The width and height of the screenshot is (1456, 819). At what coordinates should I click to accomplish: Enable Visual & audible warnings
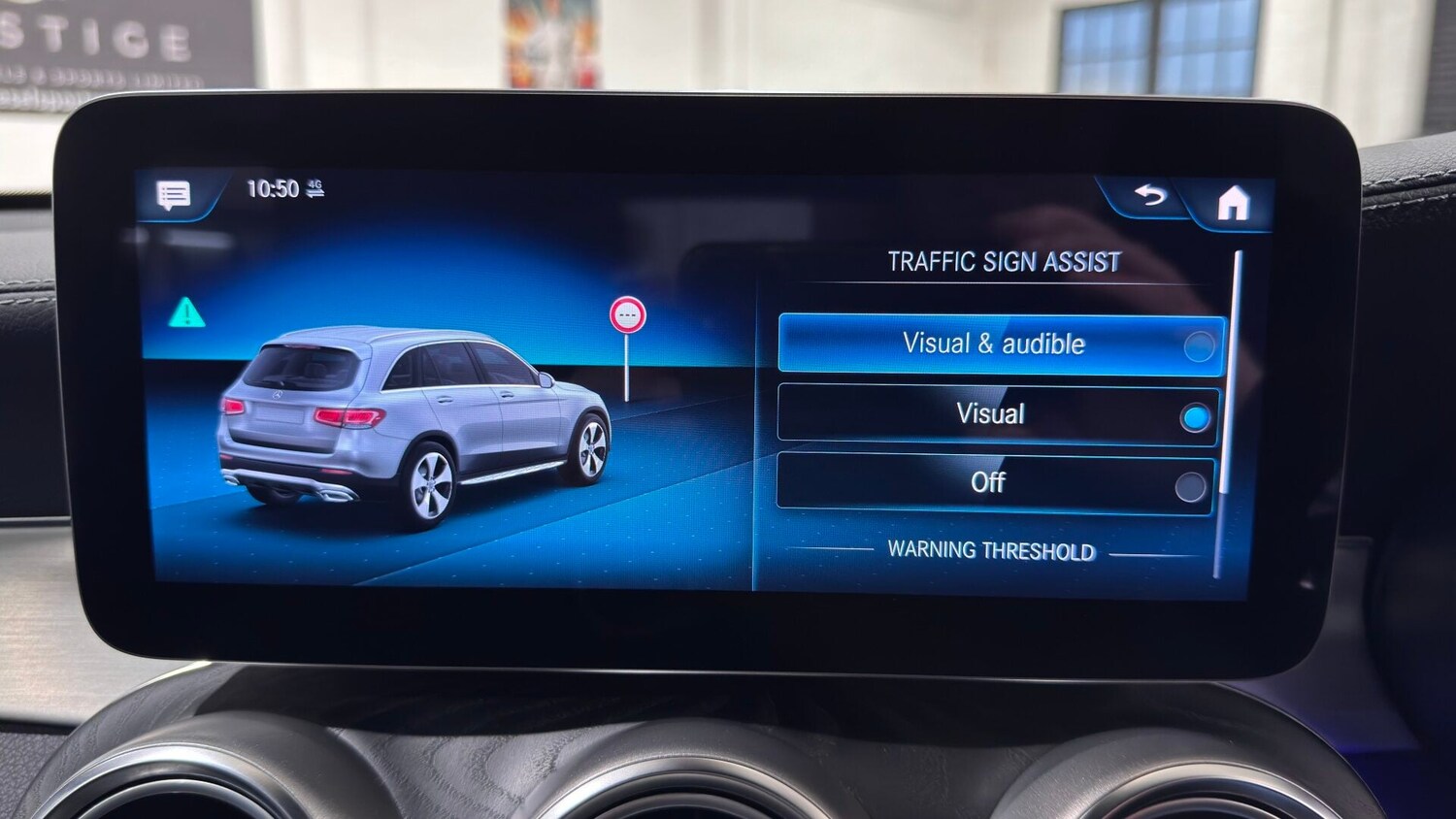1200,345
